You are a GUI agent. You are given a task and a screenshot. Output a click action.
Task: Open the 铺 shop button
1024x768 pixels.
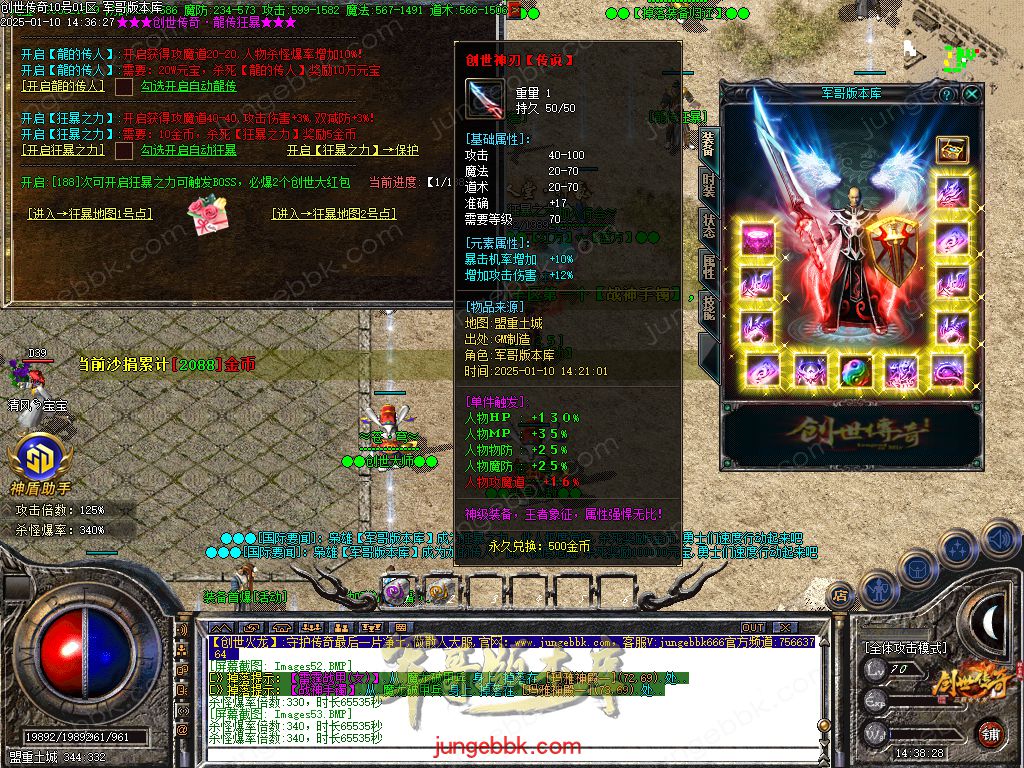pyautogui.click(x=990, y=732)
